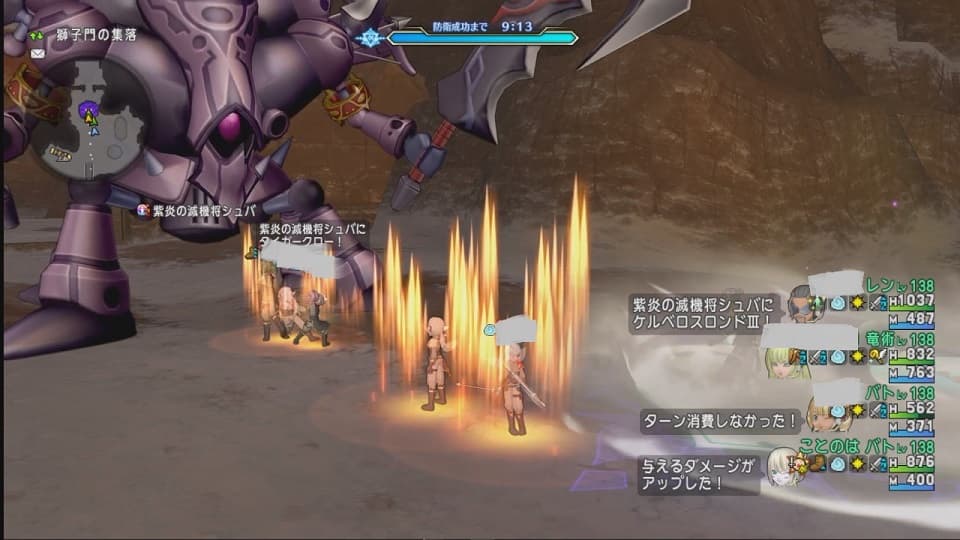Select party member レン's portrait

[803, 302]
